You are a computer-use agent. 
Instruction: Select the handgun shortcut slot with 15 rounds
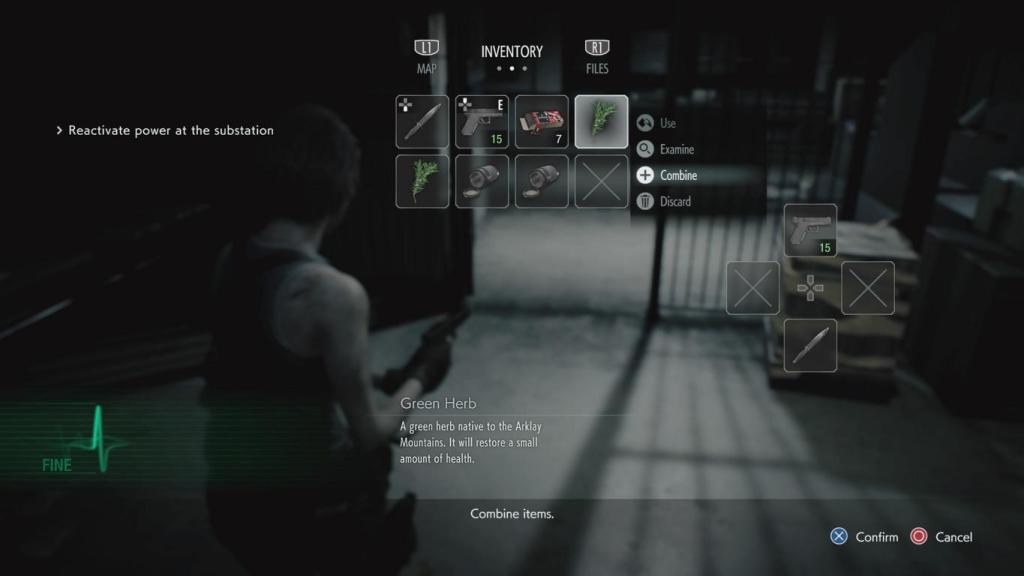[810, 230]
